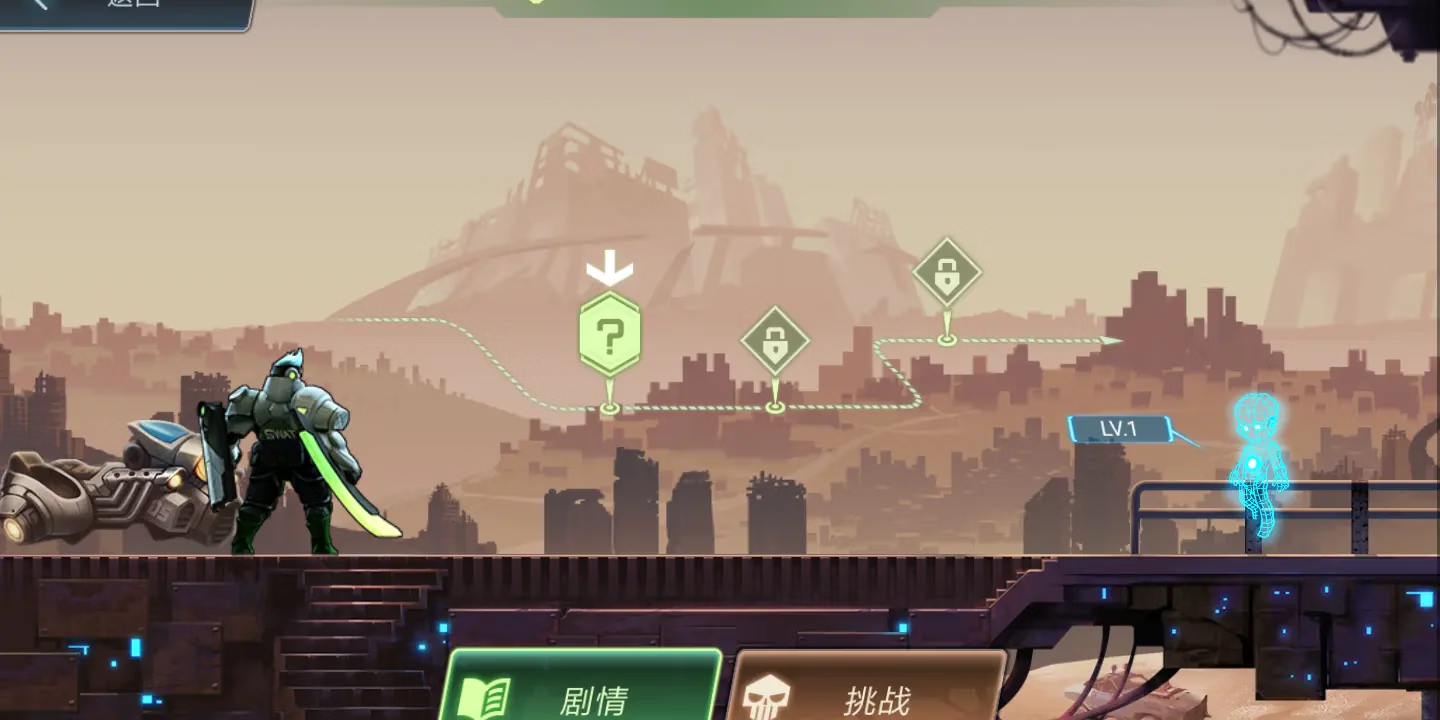Switch to the 挑战 challenge tab
Image resolution: width=1440 pixels, height=720 pixels.
(866, 690)
